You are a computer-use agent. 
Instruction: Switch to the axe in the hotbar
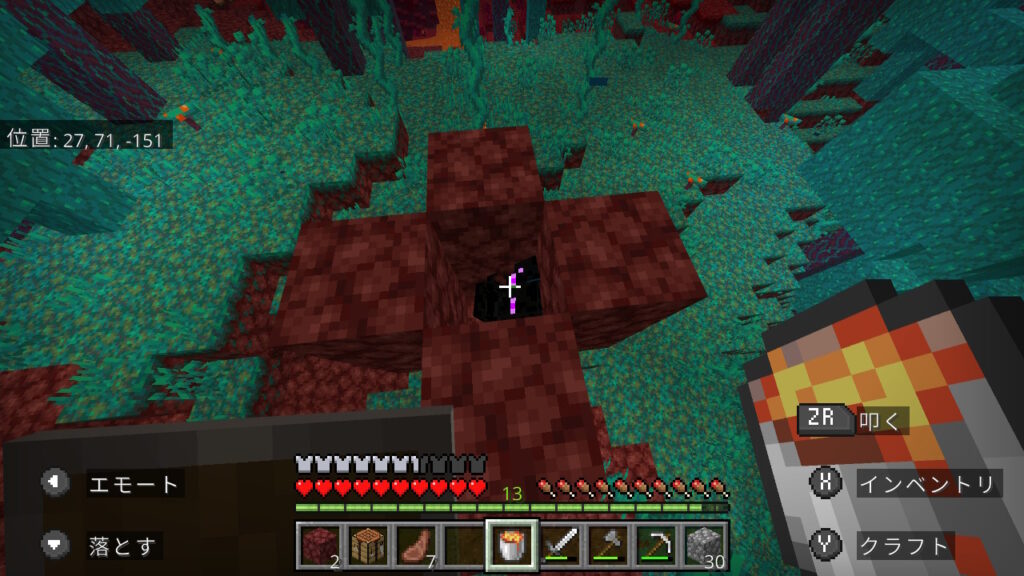click(608, 545)
